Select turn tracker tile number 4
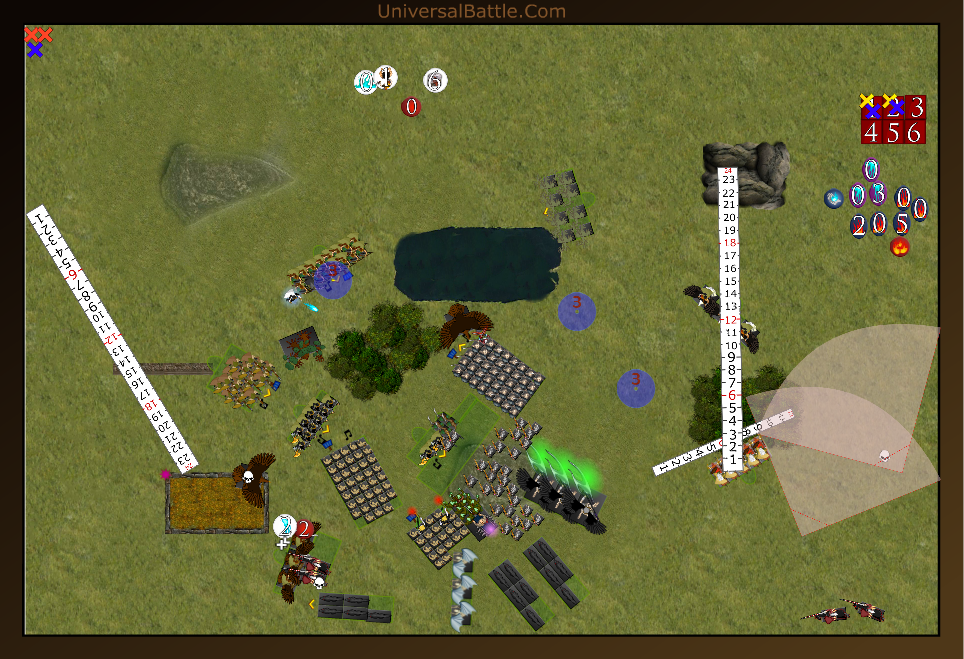 click(871, 132)
